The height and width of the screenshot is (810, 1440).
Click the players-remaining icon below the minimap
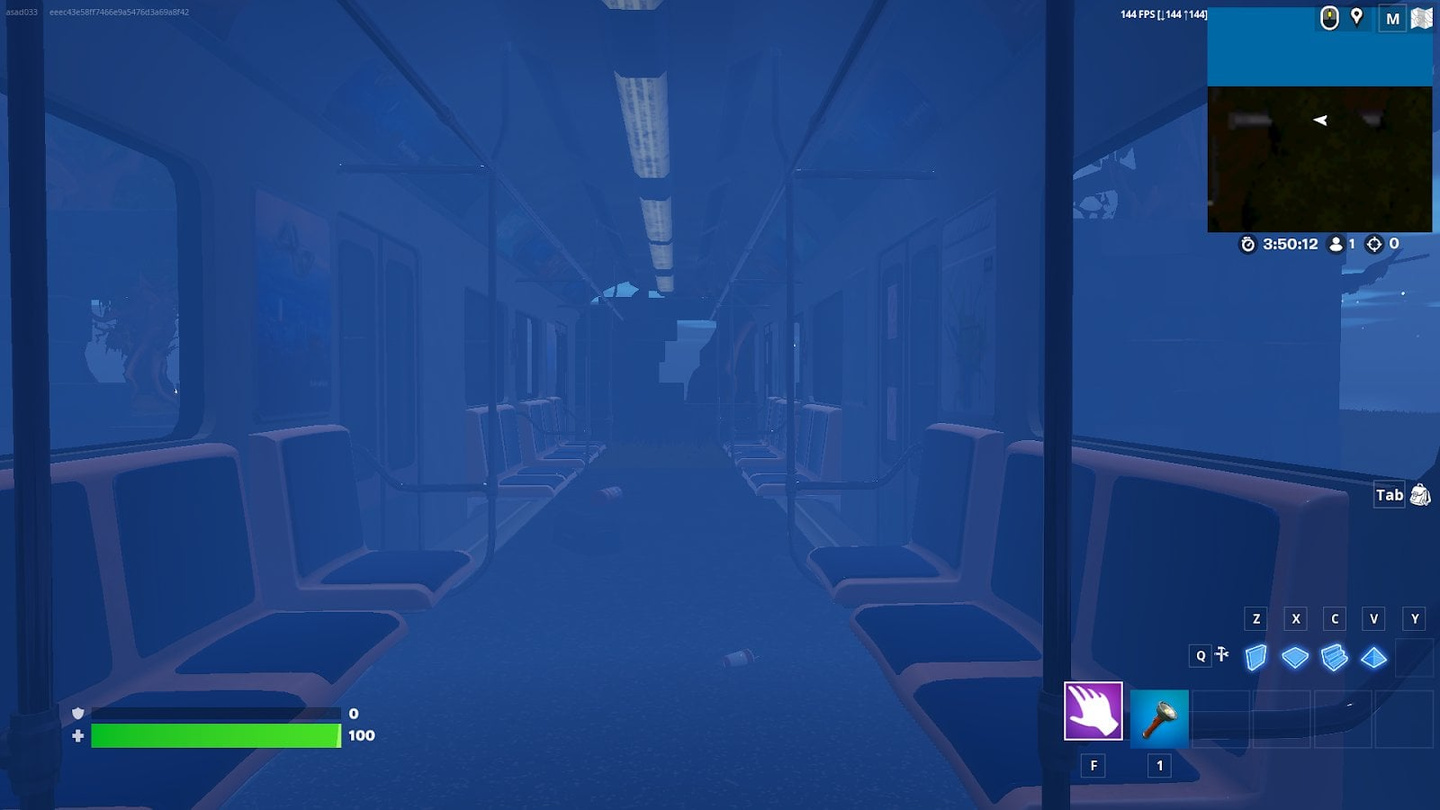pyautogui.click(x=1337, y=244)
